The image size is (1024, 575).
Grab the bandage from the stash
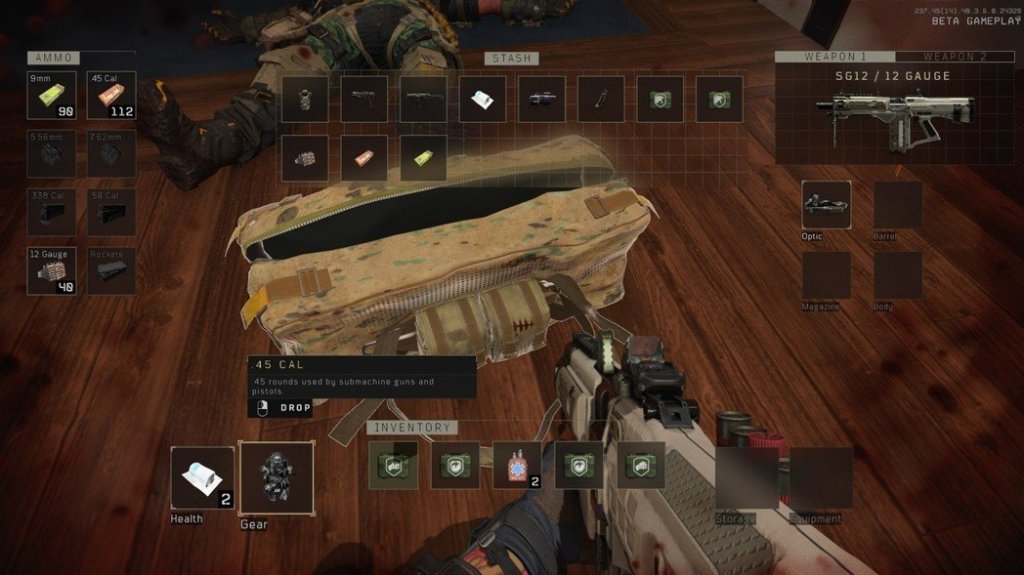(x=483, y=99)
